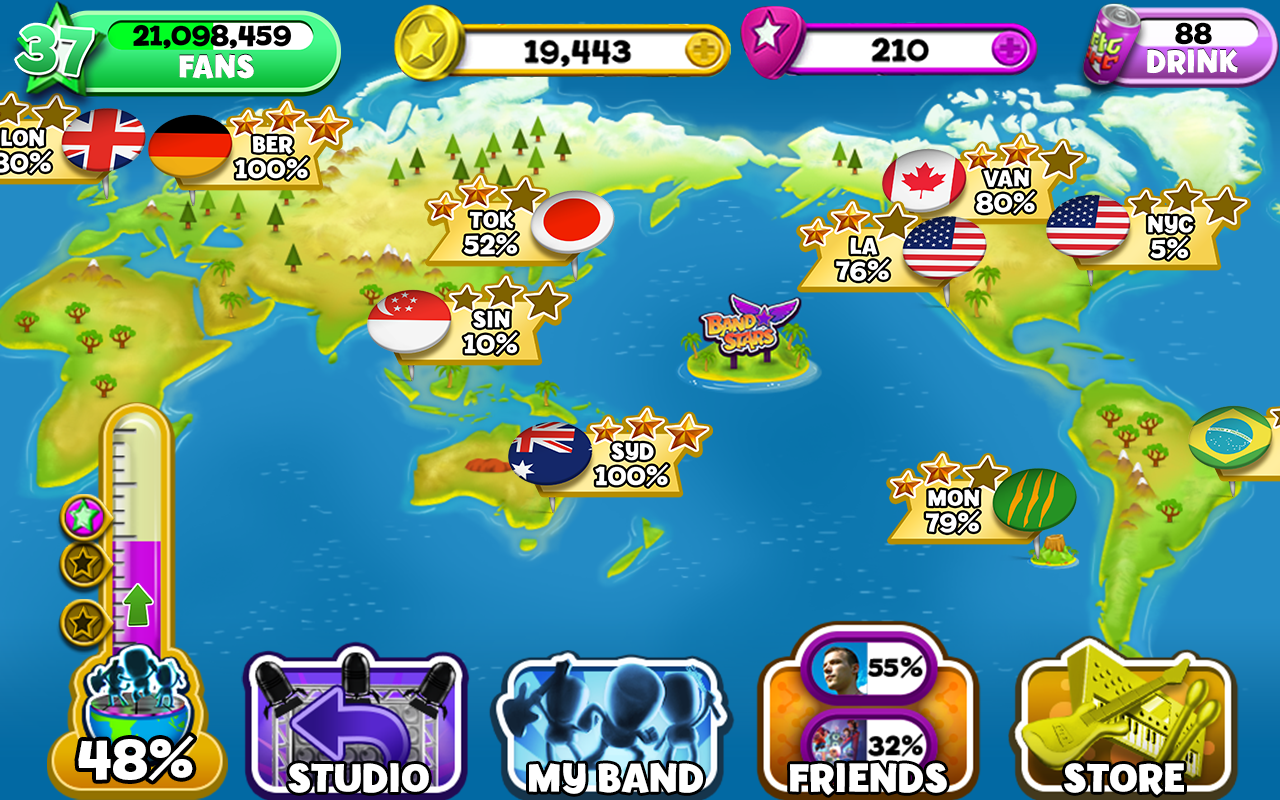Open the STUDIO screen
The height and width of the screenshot is (800, 1280).
click(x=353, y=720)
